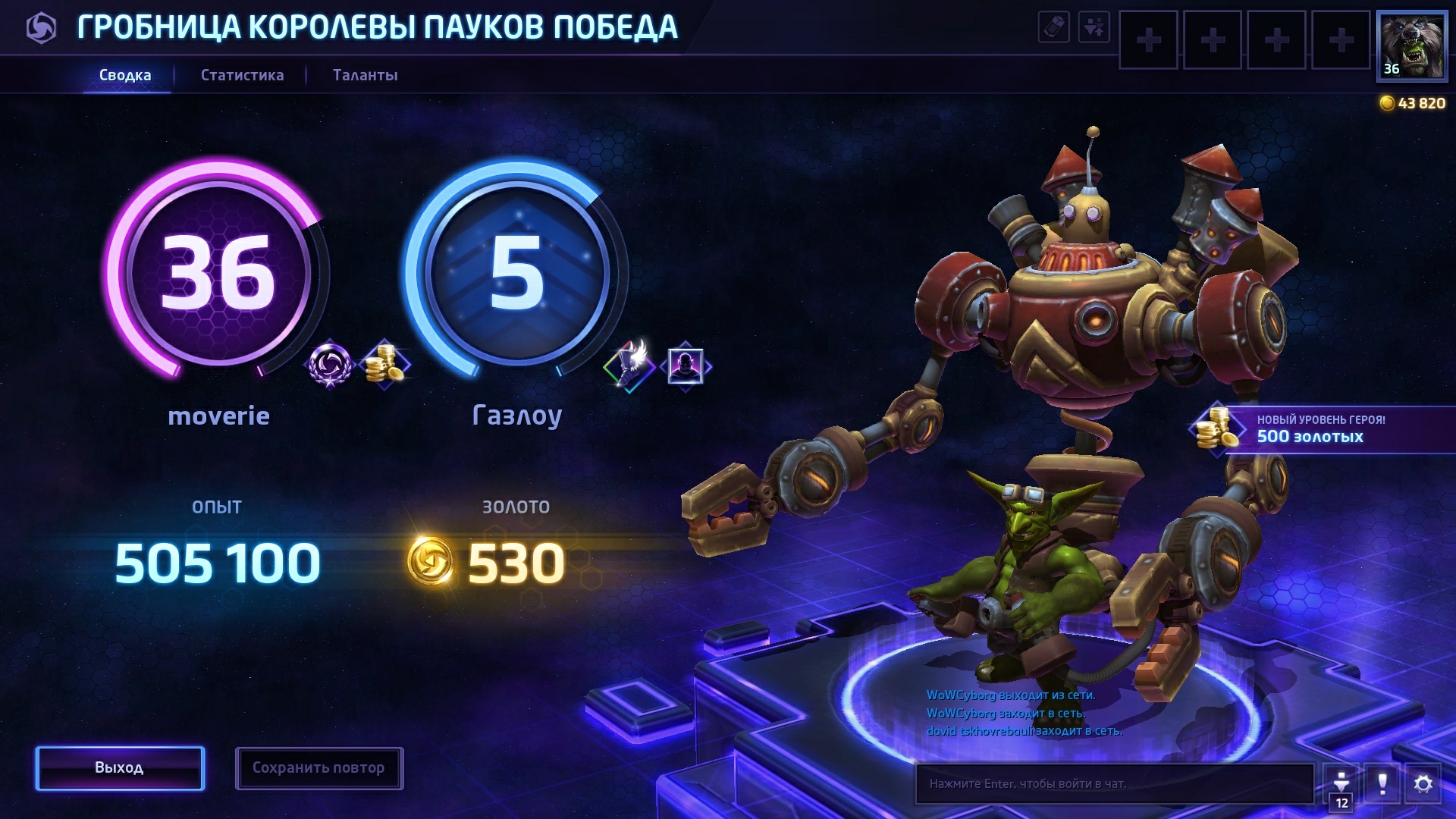Viewport: 1456px width, 819px height.
Task: Click the chat input field
Action: click(x=1113, y=783)
